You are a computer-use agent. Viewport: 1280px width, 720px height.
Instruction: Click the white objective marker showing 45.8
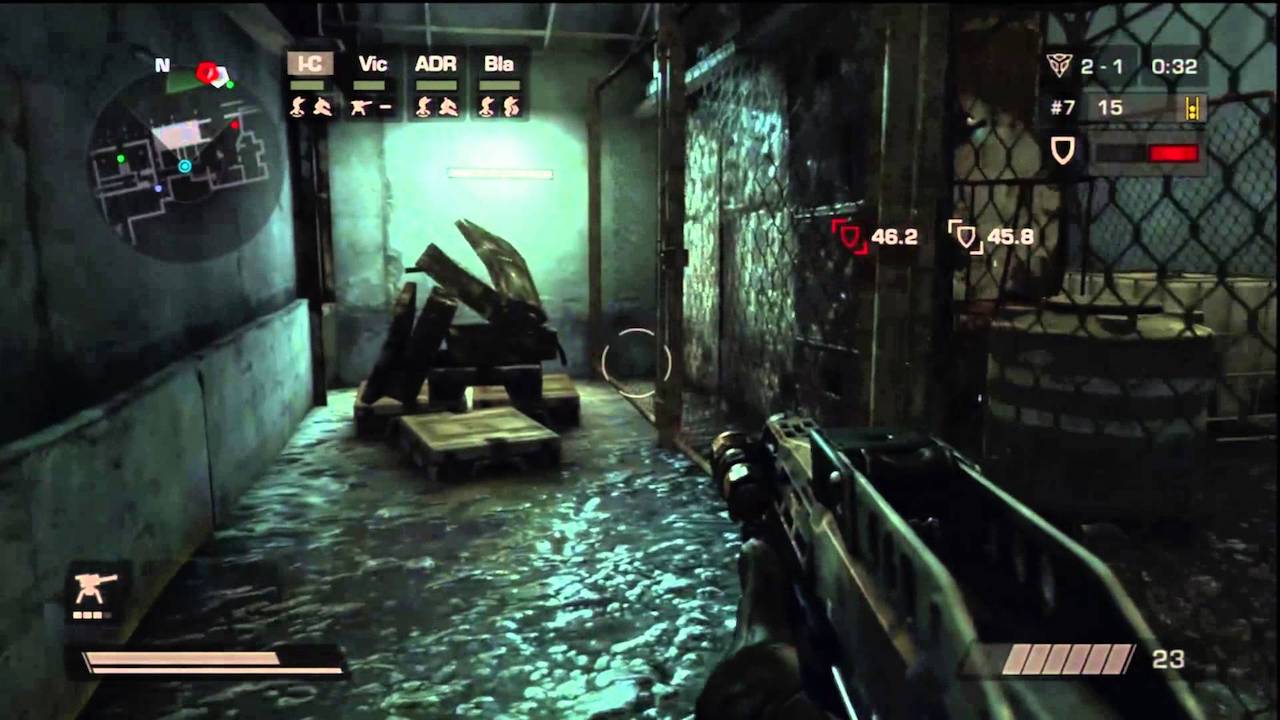click(x=965, y=237)
